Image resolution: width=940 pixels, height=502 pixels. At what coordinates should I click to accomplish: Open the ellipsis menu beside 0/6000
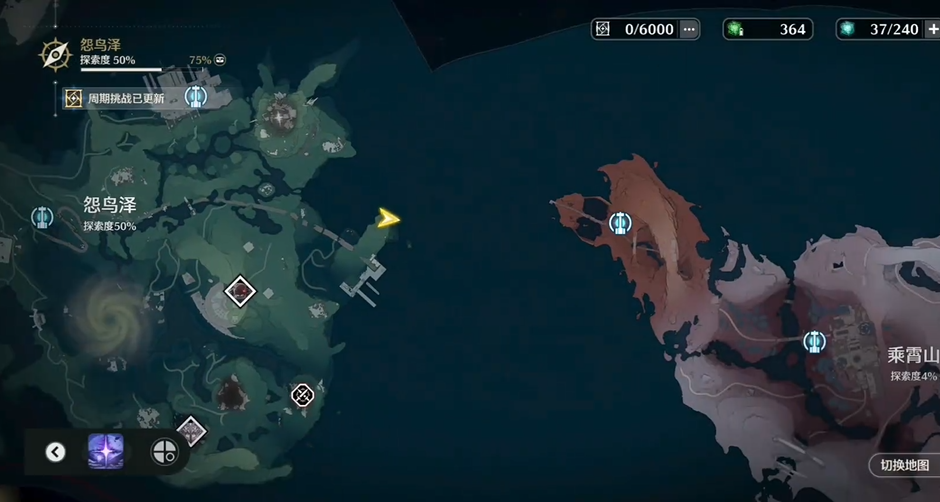point(689,29)
